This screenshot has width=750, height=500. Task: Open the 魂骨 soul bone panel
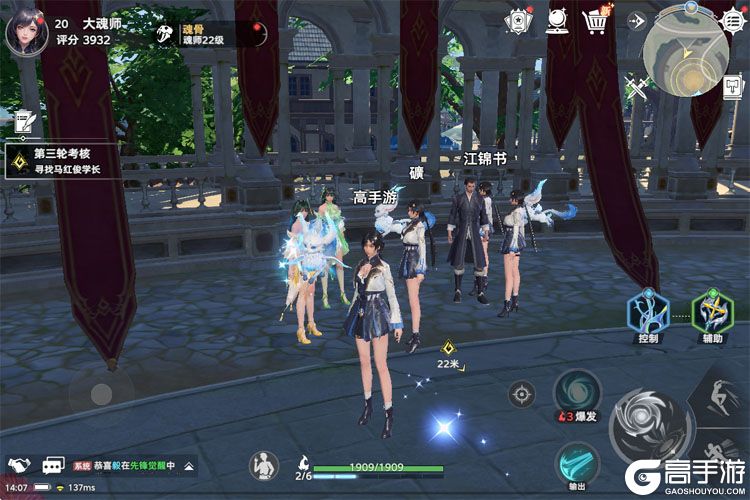click(168, 35)
